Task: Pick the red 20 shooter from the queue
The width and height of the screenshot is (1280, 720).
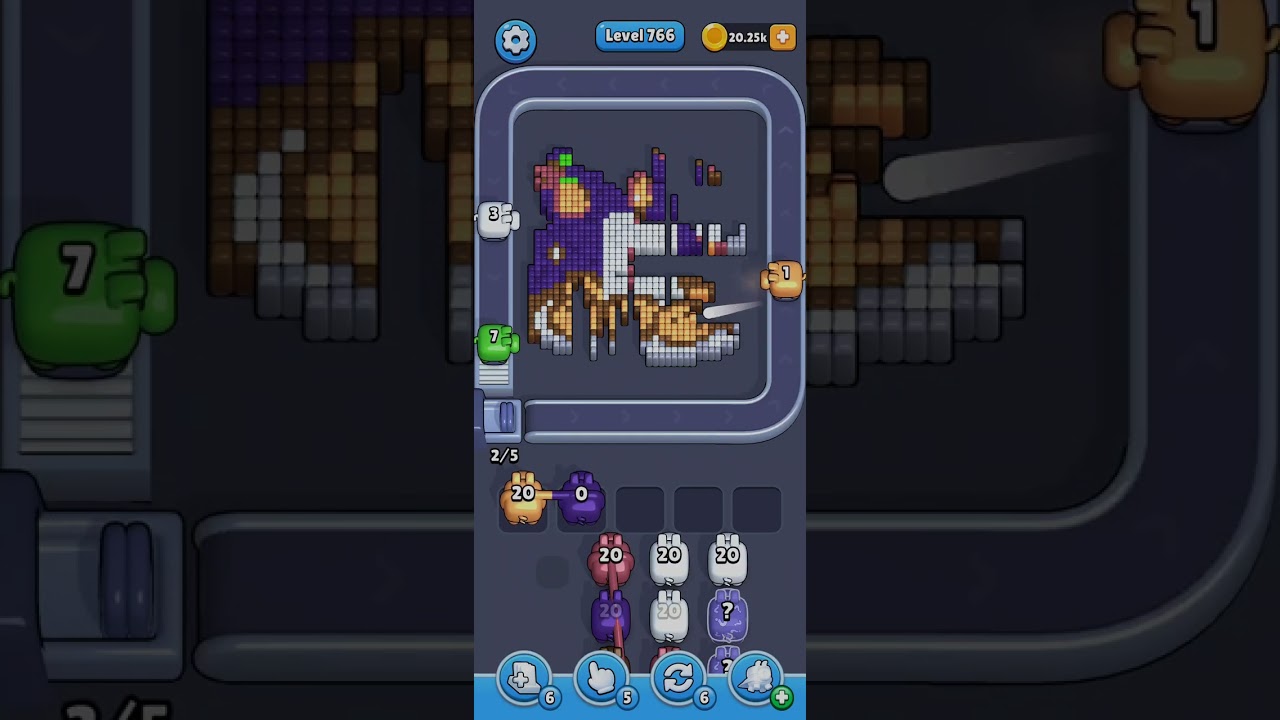Action: [611, 559]
